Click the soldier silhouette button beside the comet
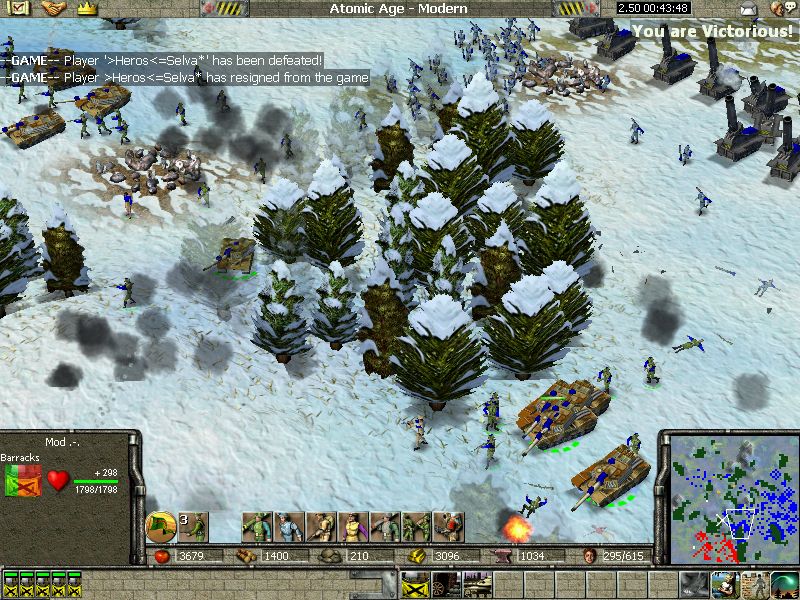Viewport: 800px width, 600px height. (757, 584)
